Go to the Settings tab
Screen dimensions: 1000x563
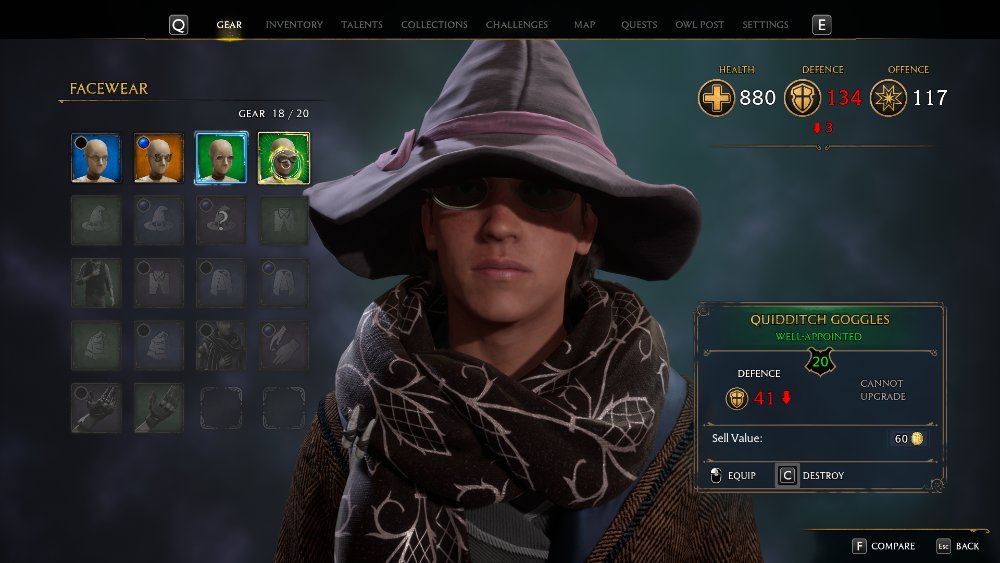click(x=765, y=25)
